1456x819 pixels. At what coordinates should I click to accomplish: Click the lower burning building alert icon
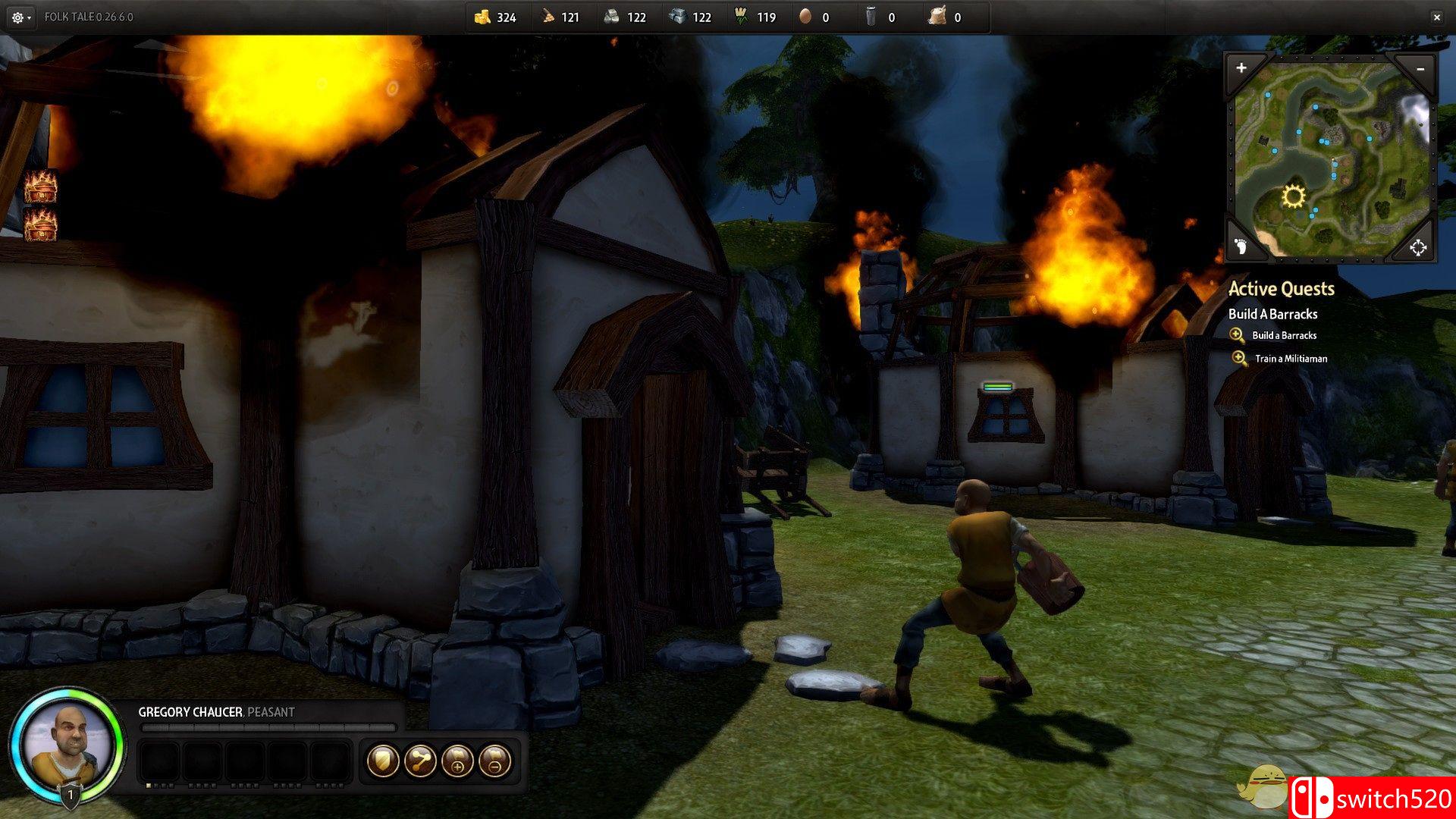(x=41, y=225)
